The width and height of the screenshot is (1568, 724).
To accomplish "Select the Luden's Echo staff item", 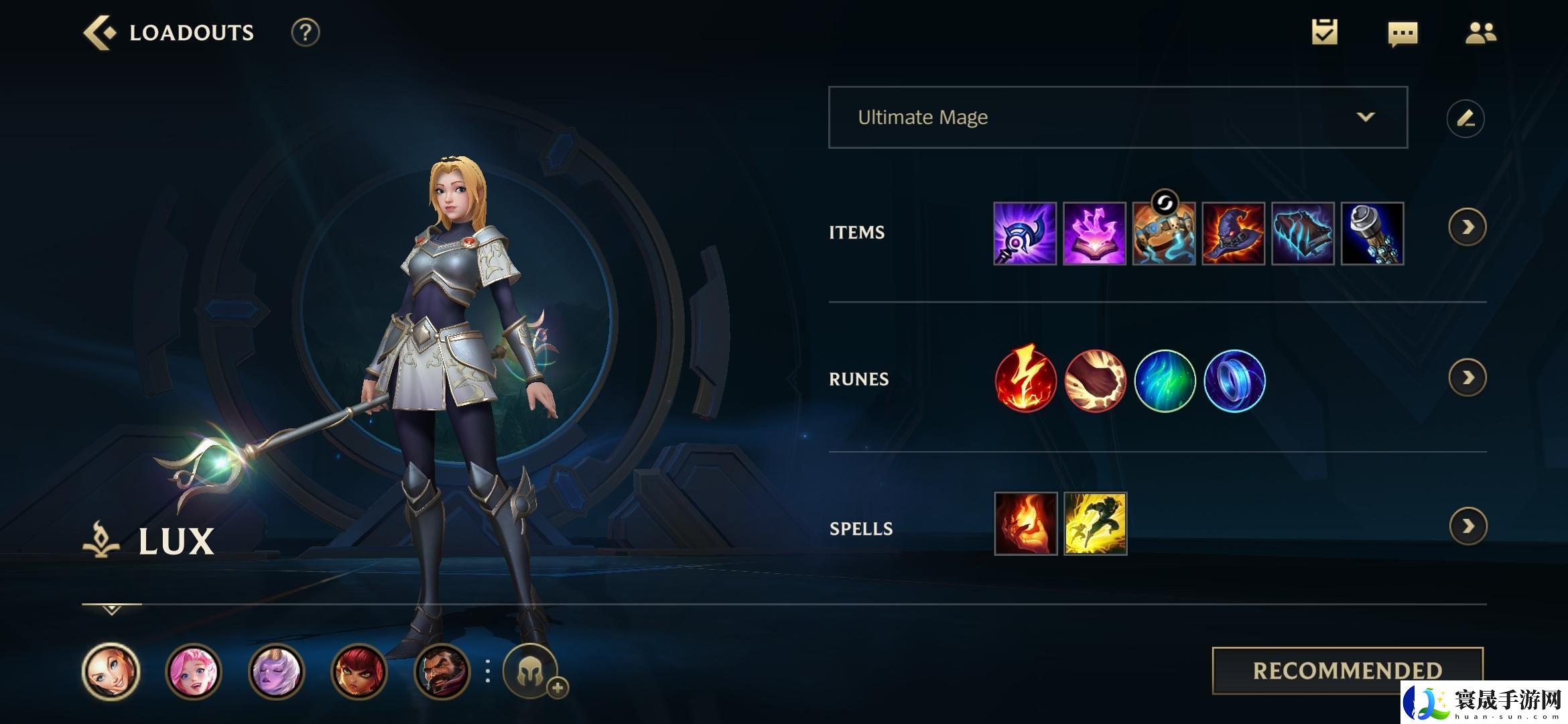I will coord(1025,233).
